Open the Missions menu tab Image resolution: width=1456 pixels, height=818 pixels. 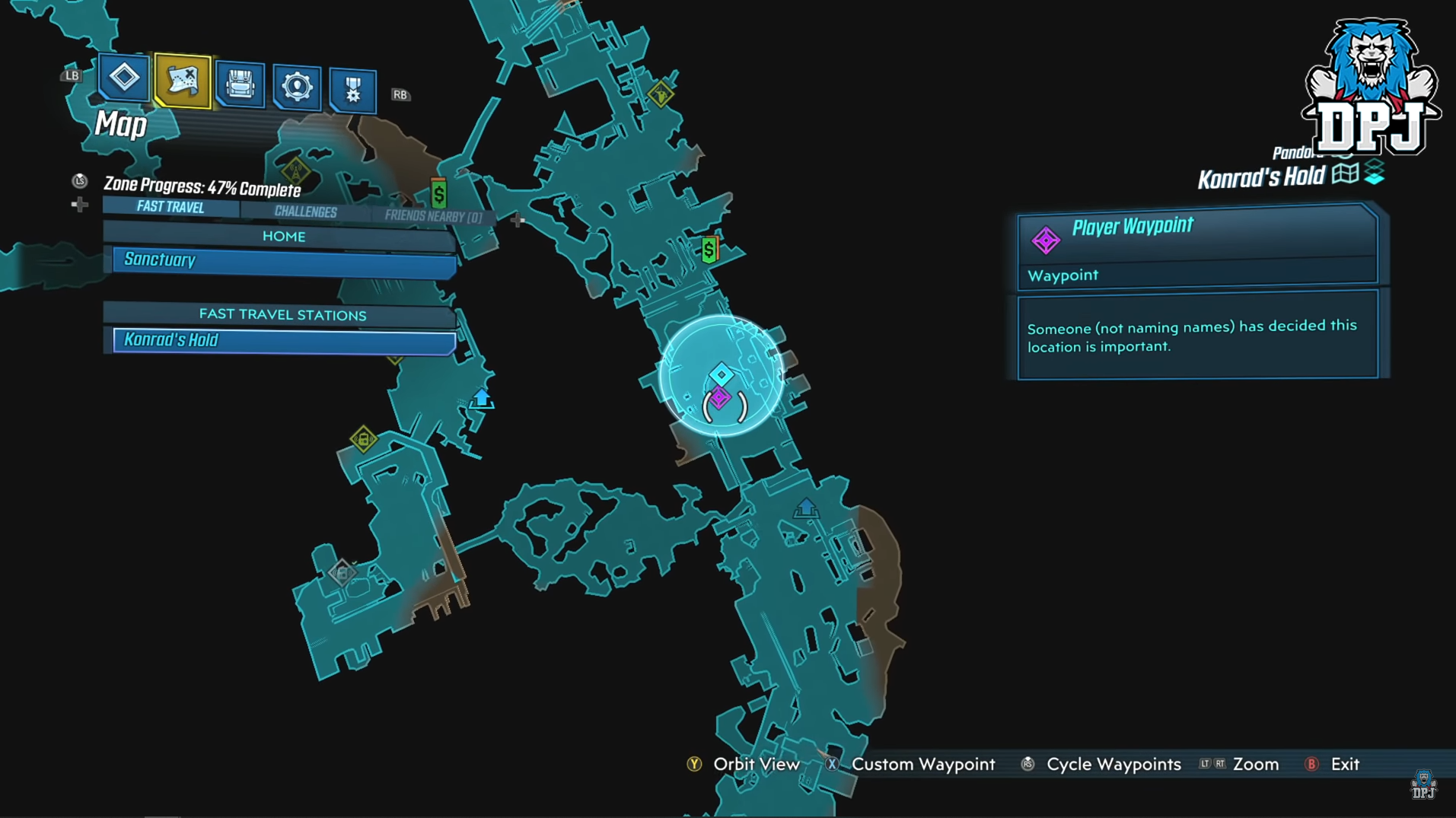124,77
